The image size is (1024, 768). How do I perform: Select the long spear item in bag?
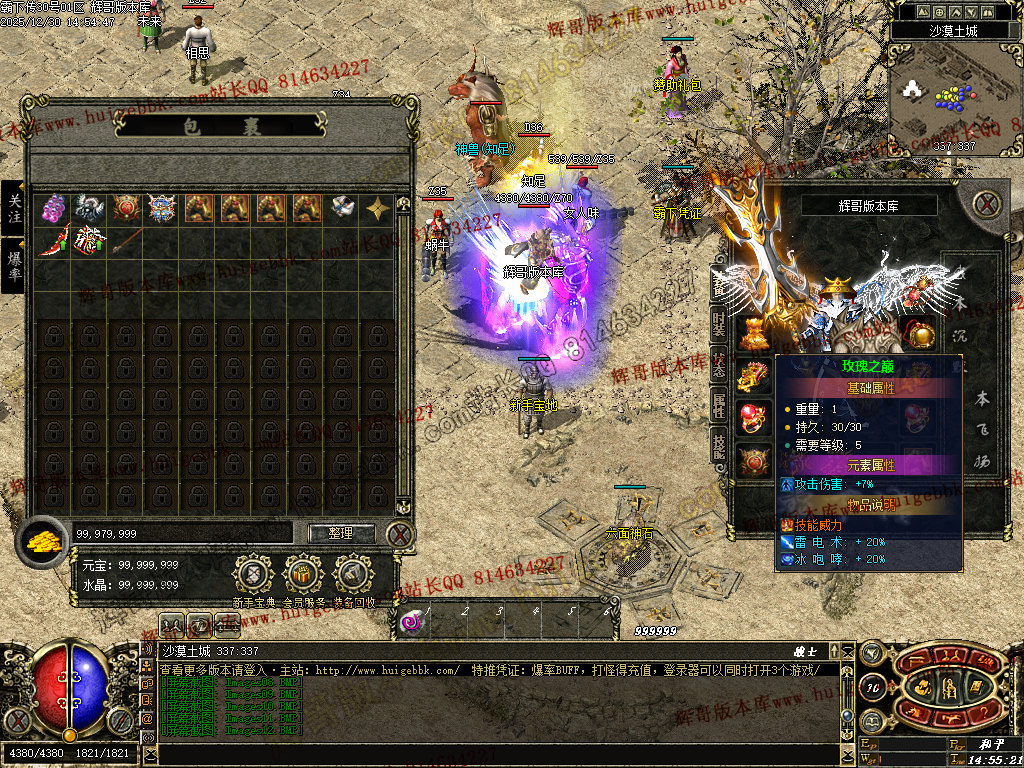(125, 241)
